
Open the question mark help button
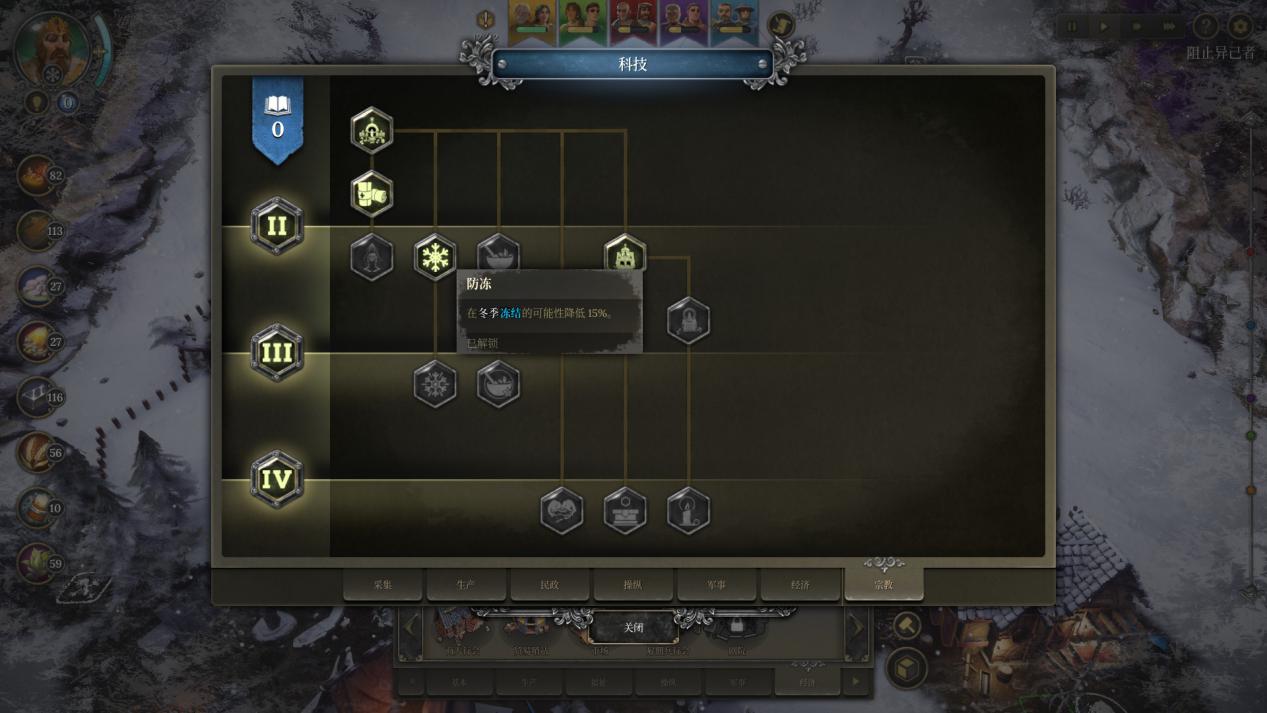point(1206,26)
